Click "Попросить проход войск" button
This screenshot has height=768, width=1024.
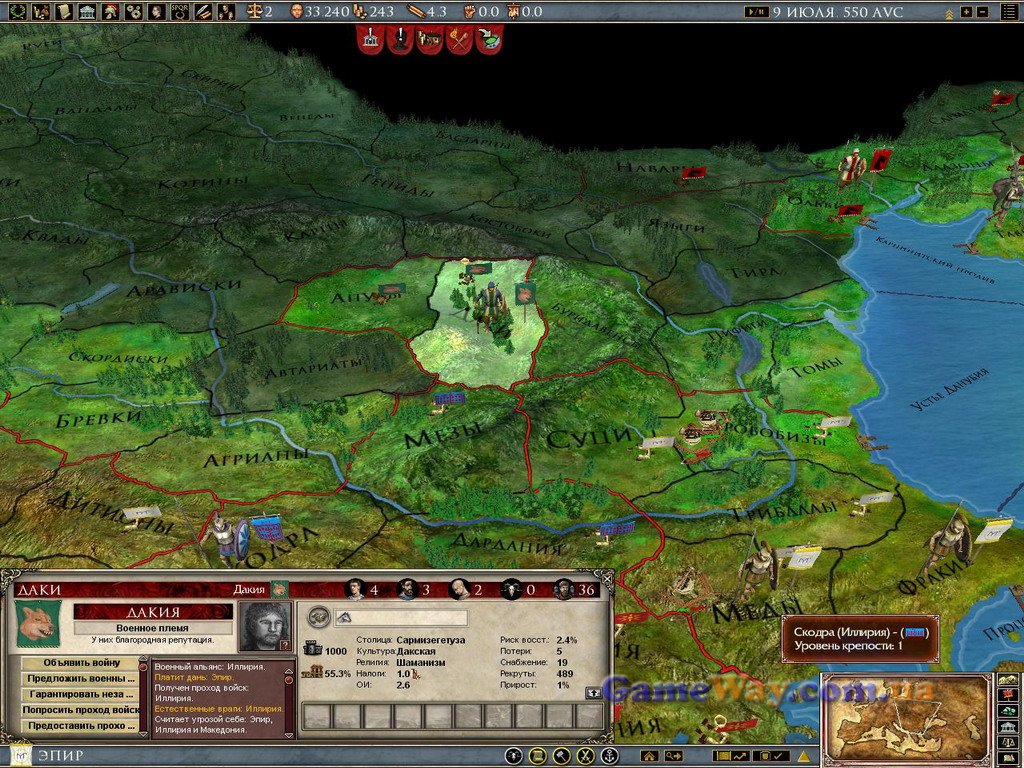[x=78, y=710]
